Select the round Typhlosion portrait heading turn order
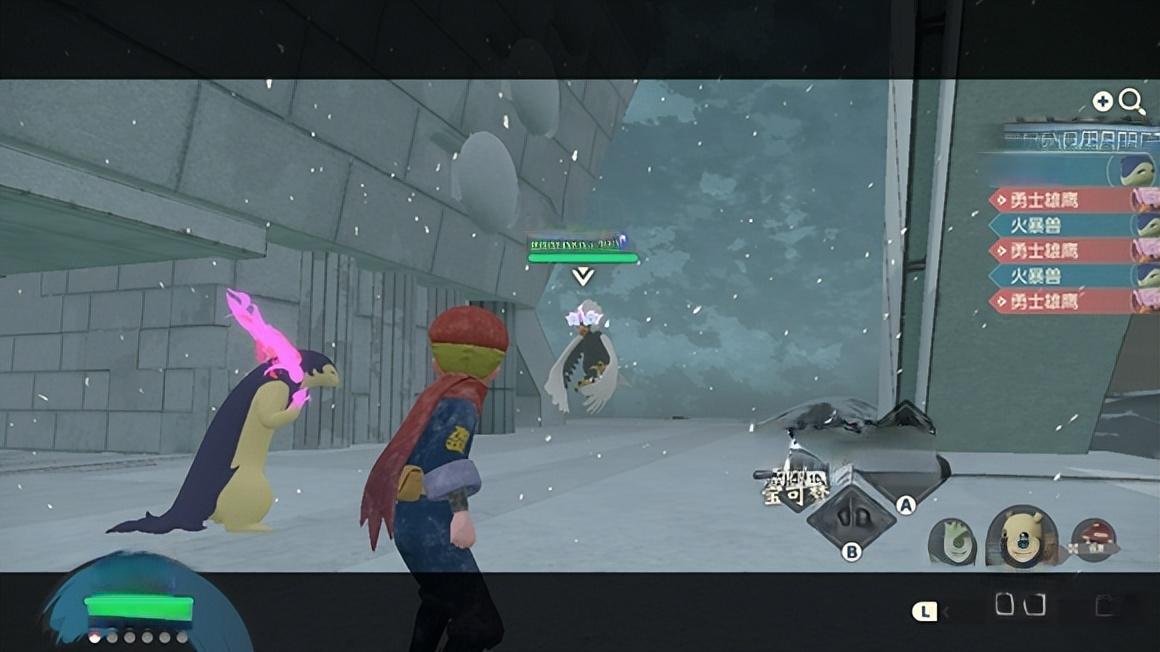Image resolution: width=1160 pixels, height=652 pixels. click(1130, 168)
